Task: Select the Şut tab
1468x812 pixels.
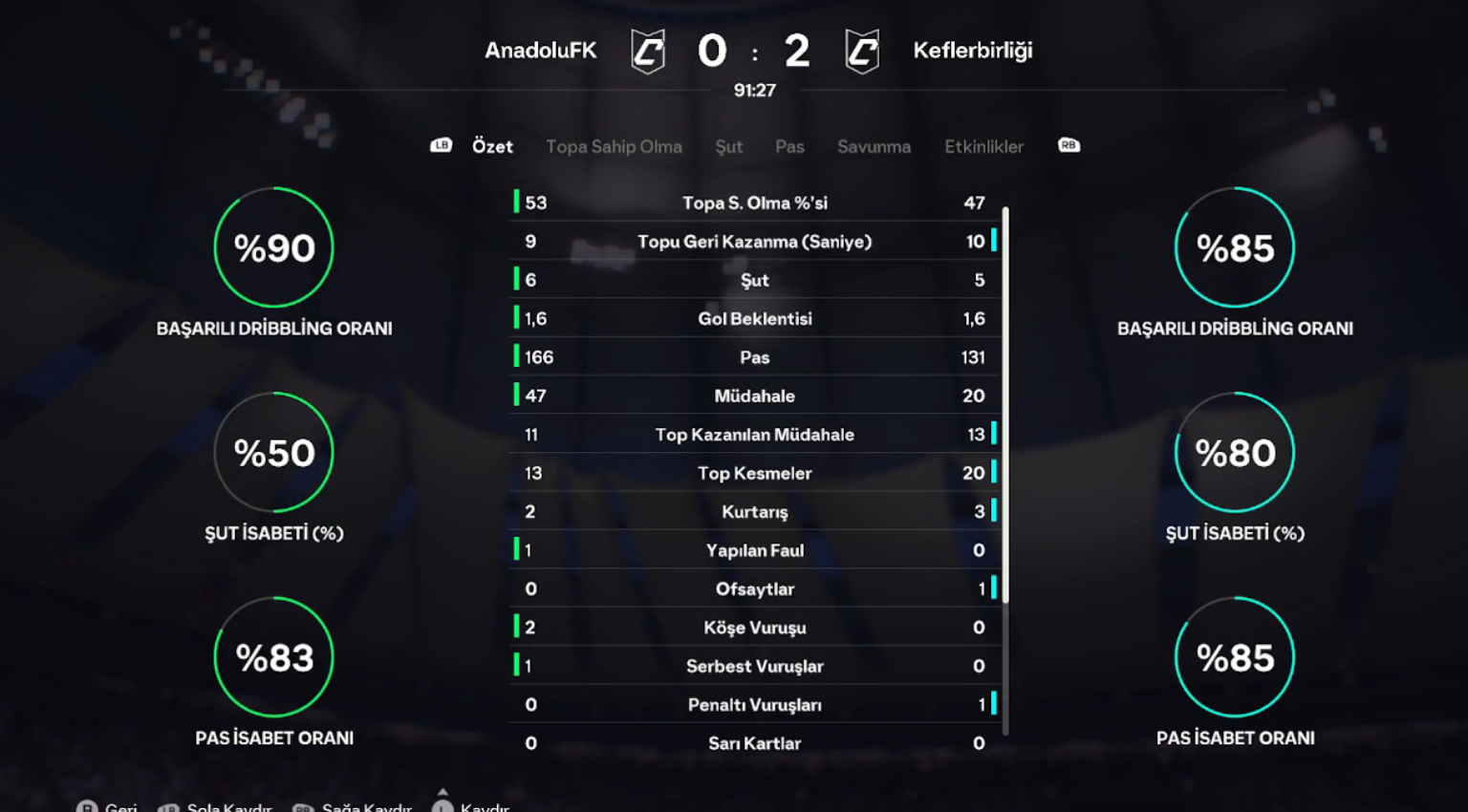Action: pos(728,146)
